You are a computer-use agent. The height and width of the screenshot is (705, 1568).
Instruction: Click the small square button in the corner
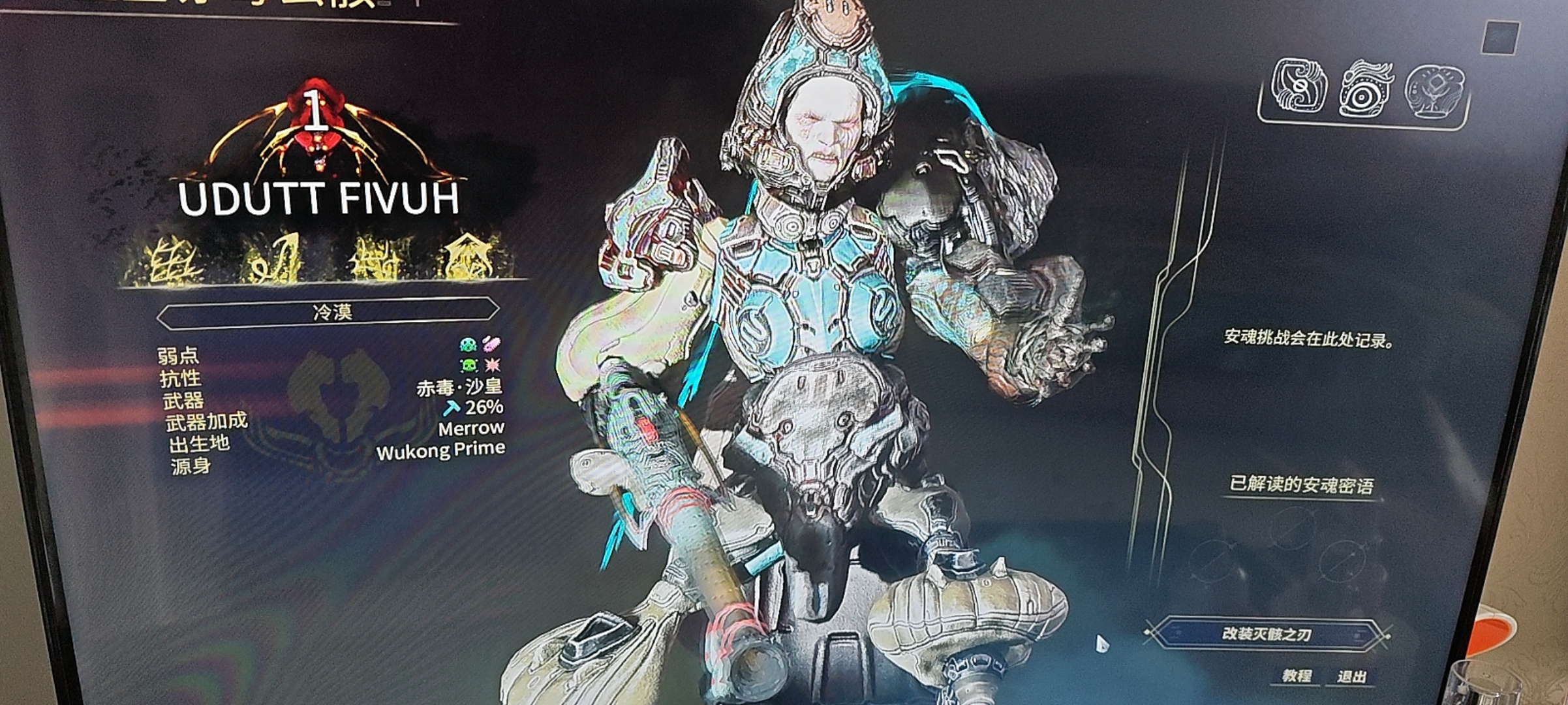1501,39
